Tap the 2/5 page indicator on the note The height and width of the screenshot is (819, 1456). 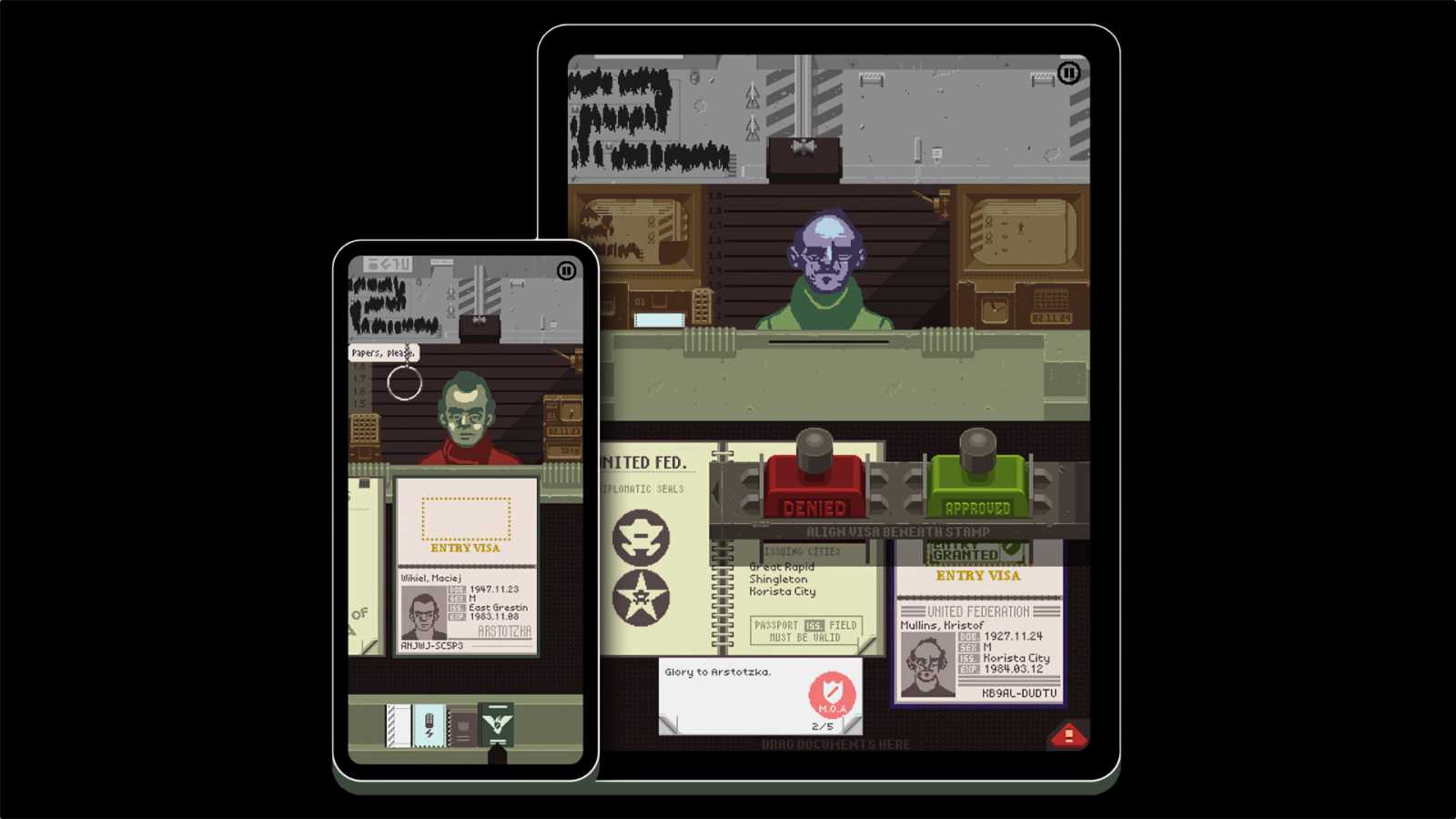pos(823,725)
